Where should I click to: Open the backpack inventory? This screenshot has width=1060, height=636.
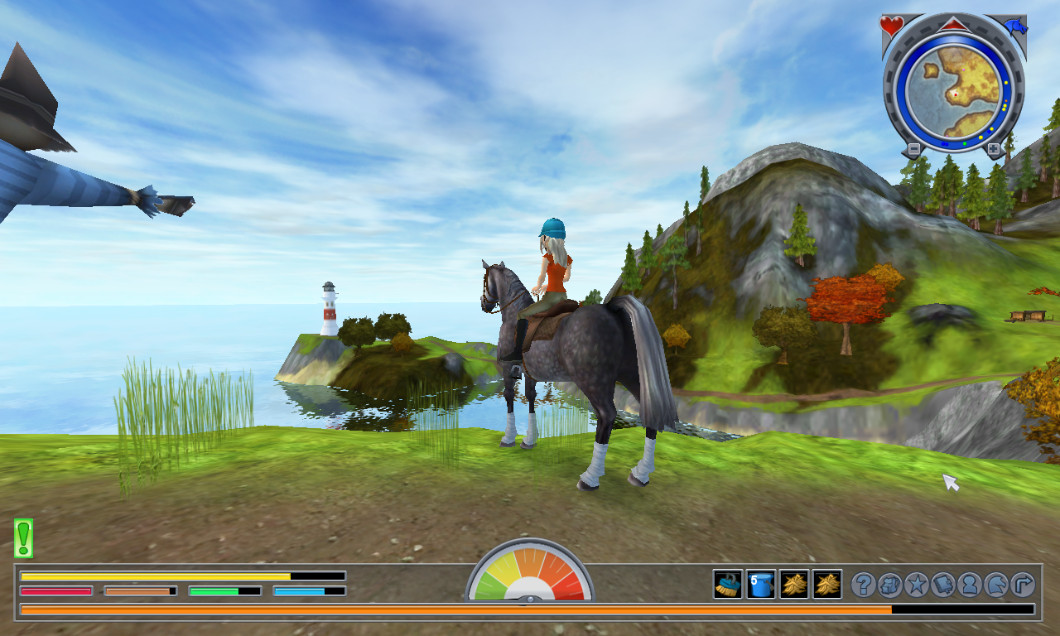[x=890, y=585]
